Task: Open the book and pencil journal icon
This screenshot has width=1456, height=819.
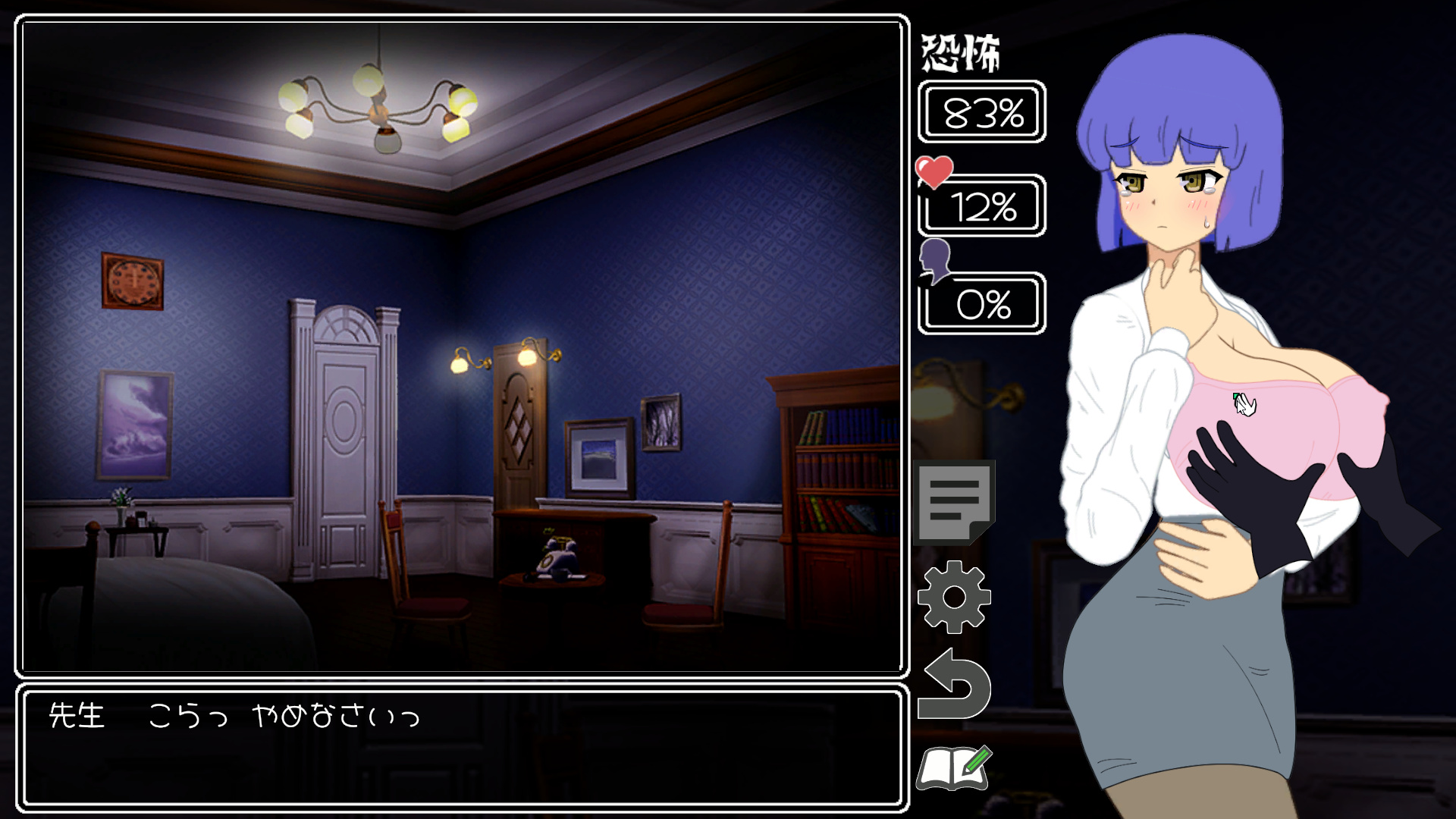Action: (x=954, y=768)
